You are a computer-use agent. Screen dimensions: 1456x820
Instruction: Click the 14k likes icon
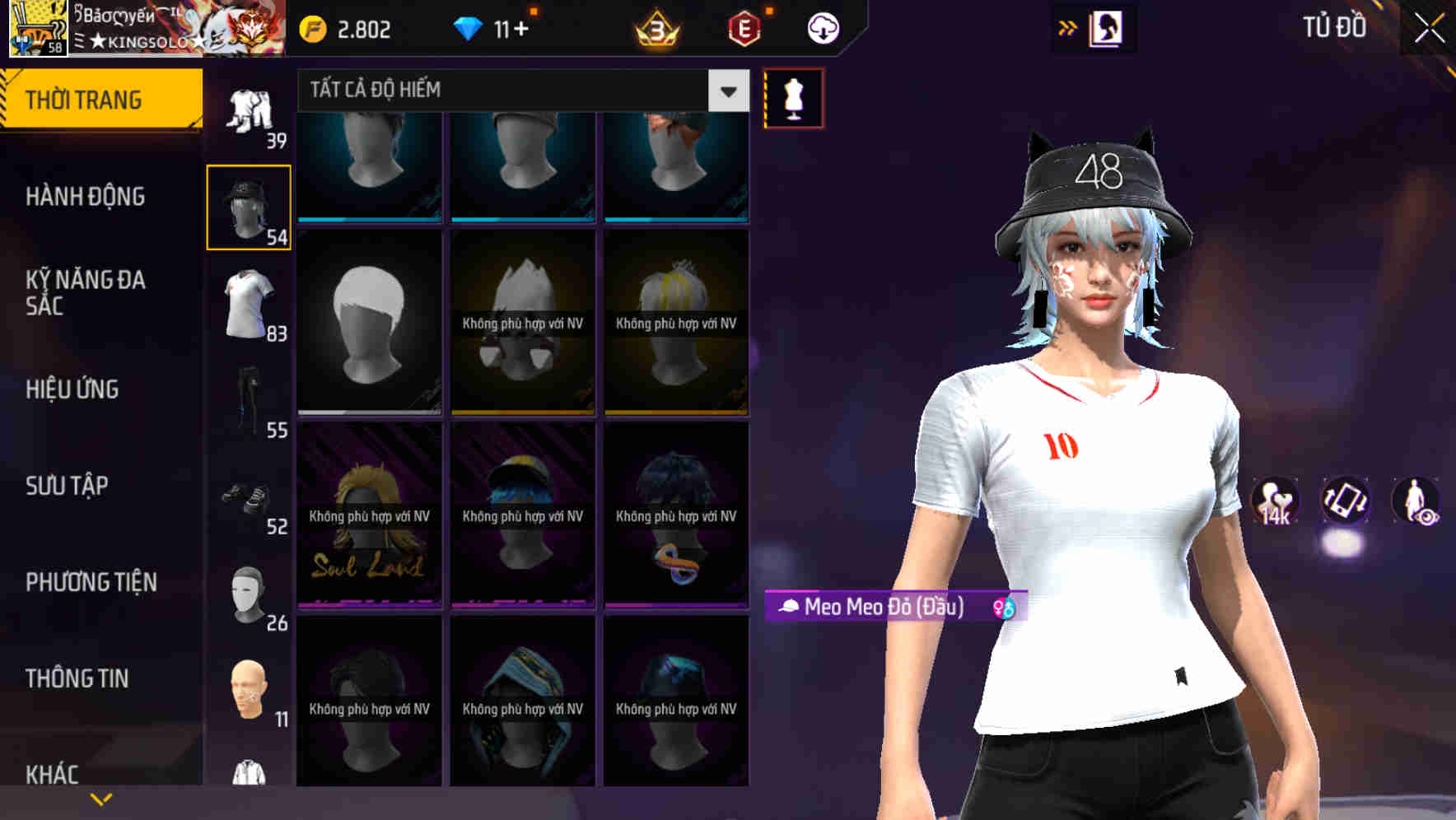1276,501
